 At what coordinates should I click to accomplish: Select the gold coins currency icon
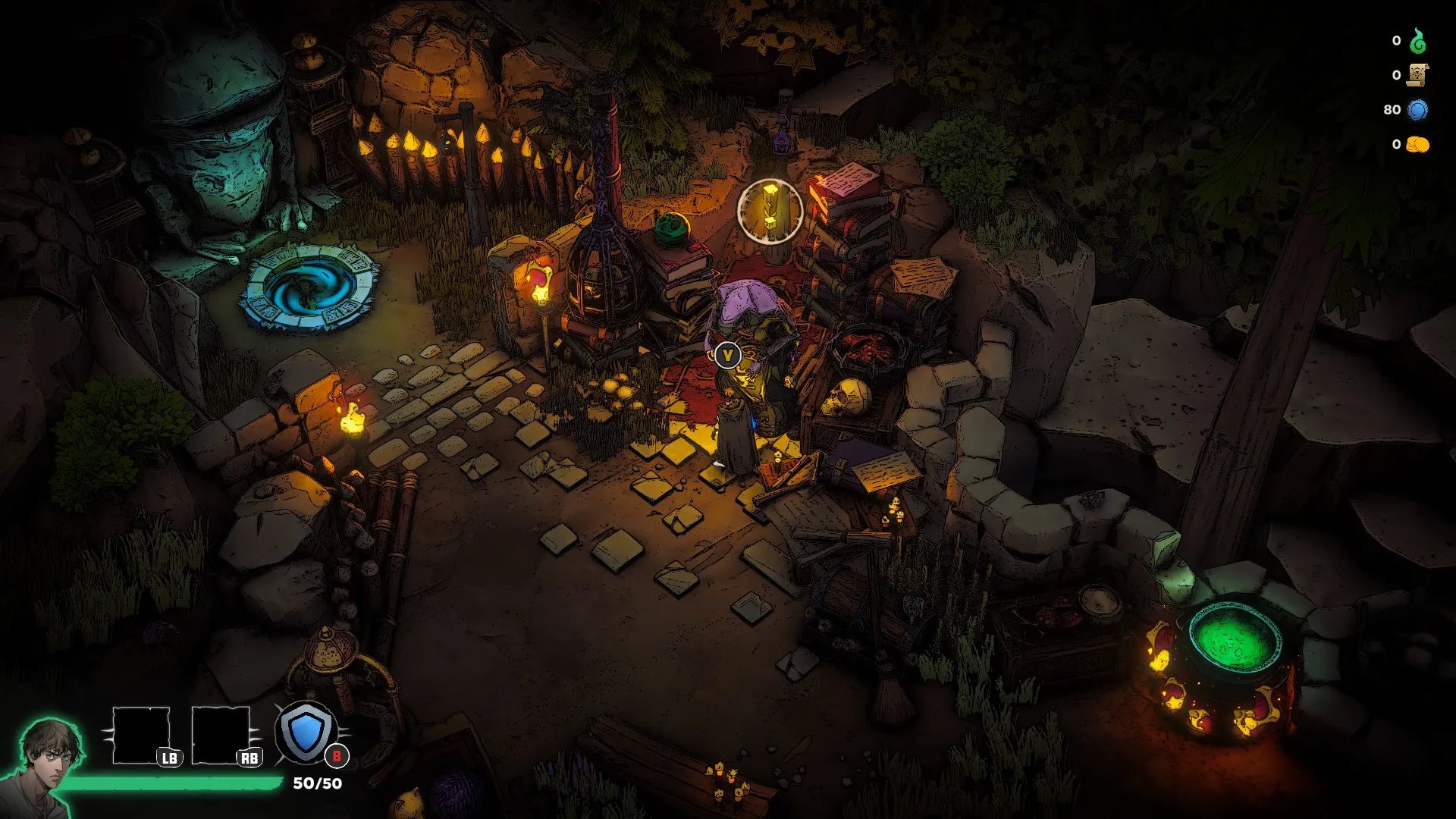(1417, 144)
